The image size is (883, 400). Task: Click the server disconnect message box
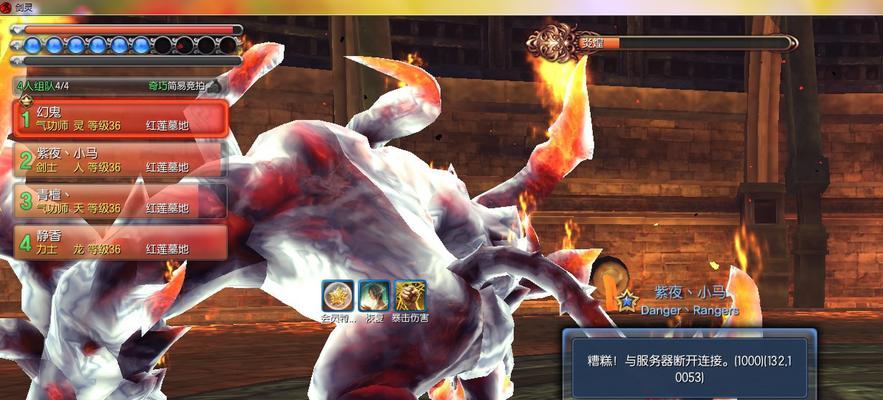tap(688, 364)
